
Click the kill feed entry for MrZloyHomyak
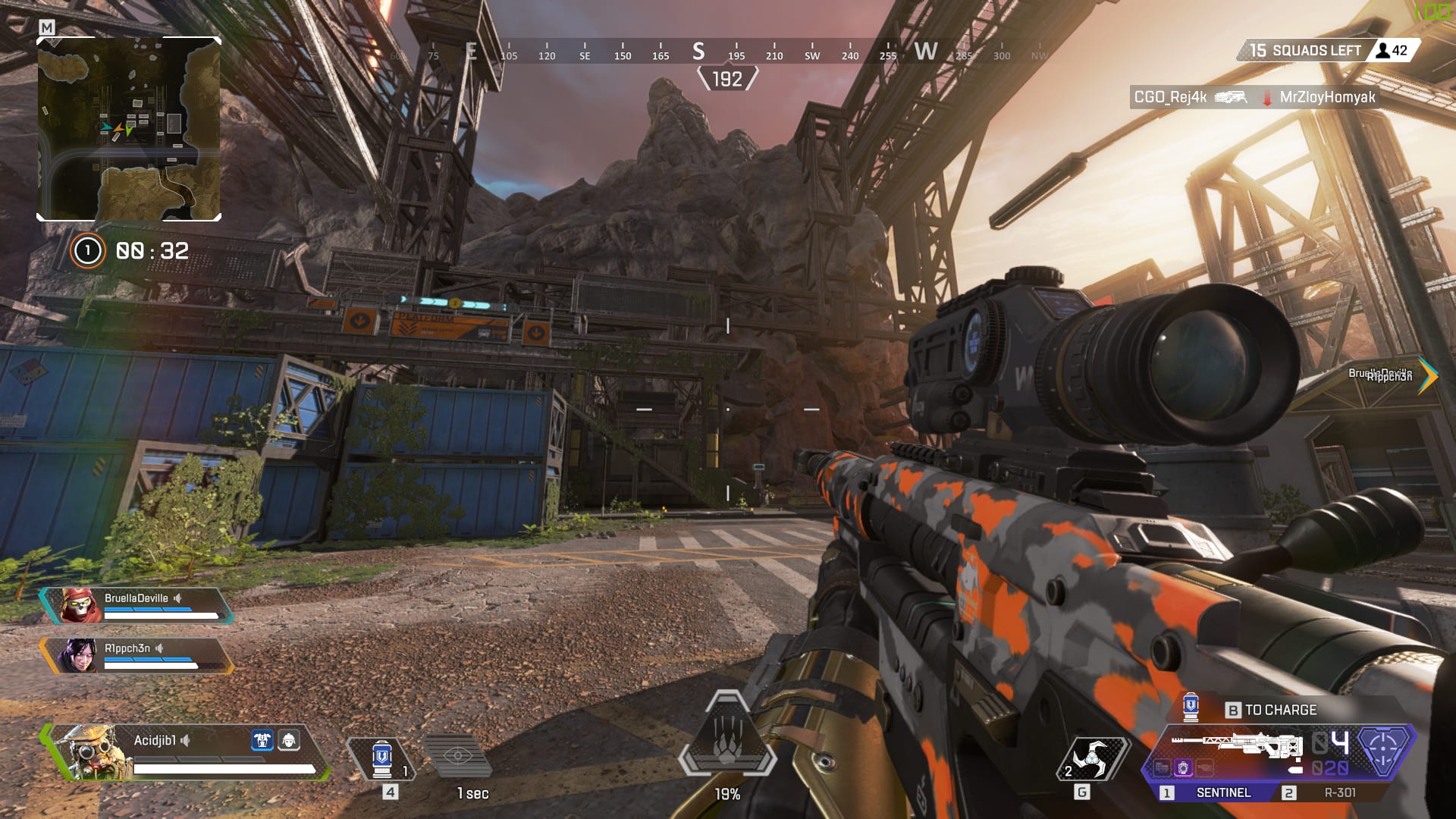tap(1327, 97)
